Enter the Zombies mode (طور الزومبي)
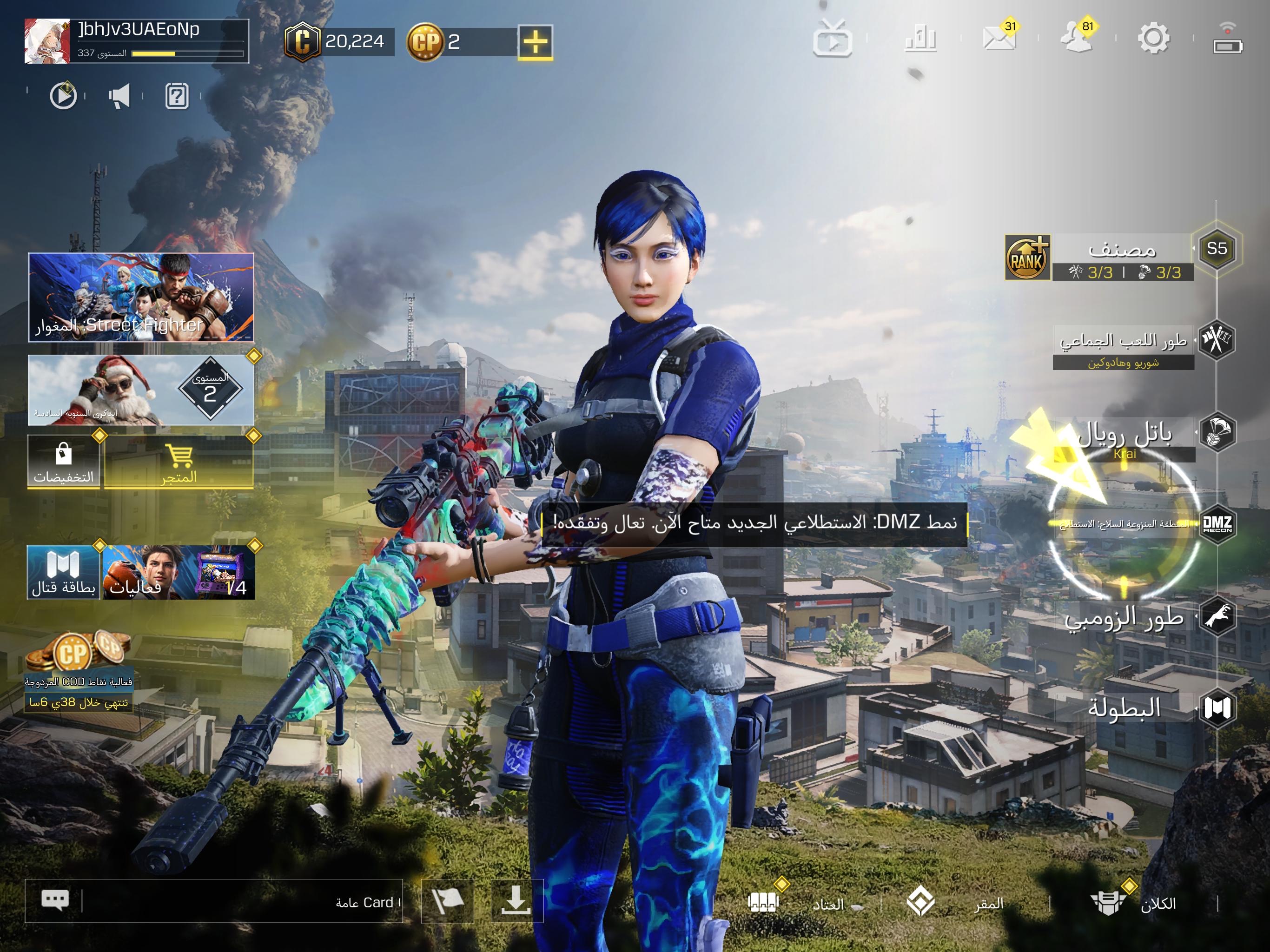Image resolution: width=1270 pixels, height=952 pixels. pyautogui.click(x=1124, y=618)
